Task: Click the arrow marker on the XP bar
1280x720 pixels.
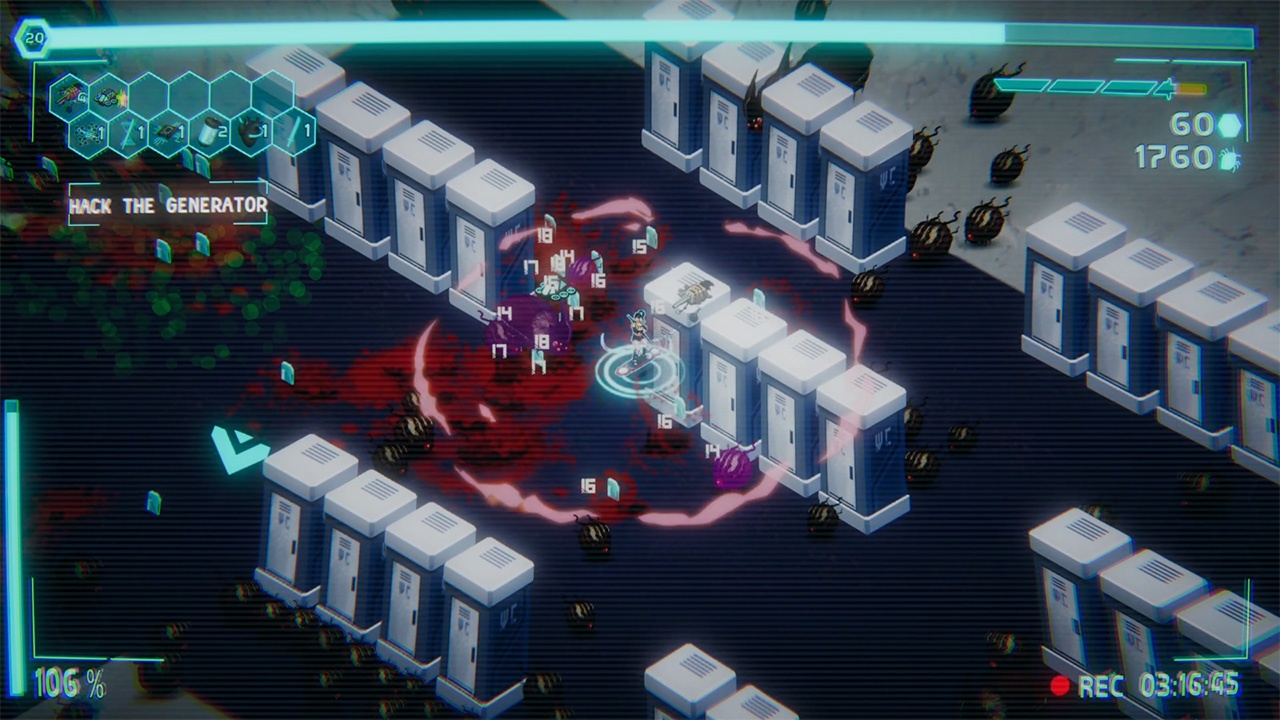Action: click(x=1166, y=88)
